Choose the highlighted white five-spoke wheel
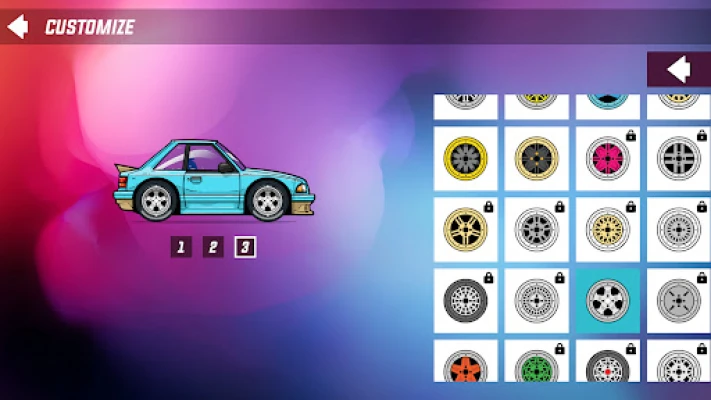 (x=608, y=299)
